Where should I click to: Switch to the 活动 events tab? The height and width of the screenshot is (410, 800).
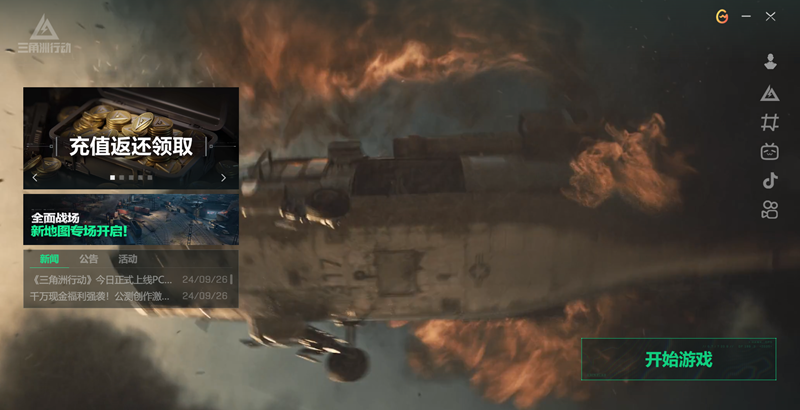128,260
